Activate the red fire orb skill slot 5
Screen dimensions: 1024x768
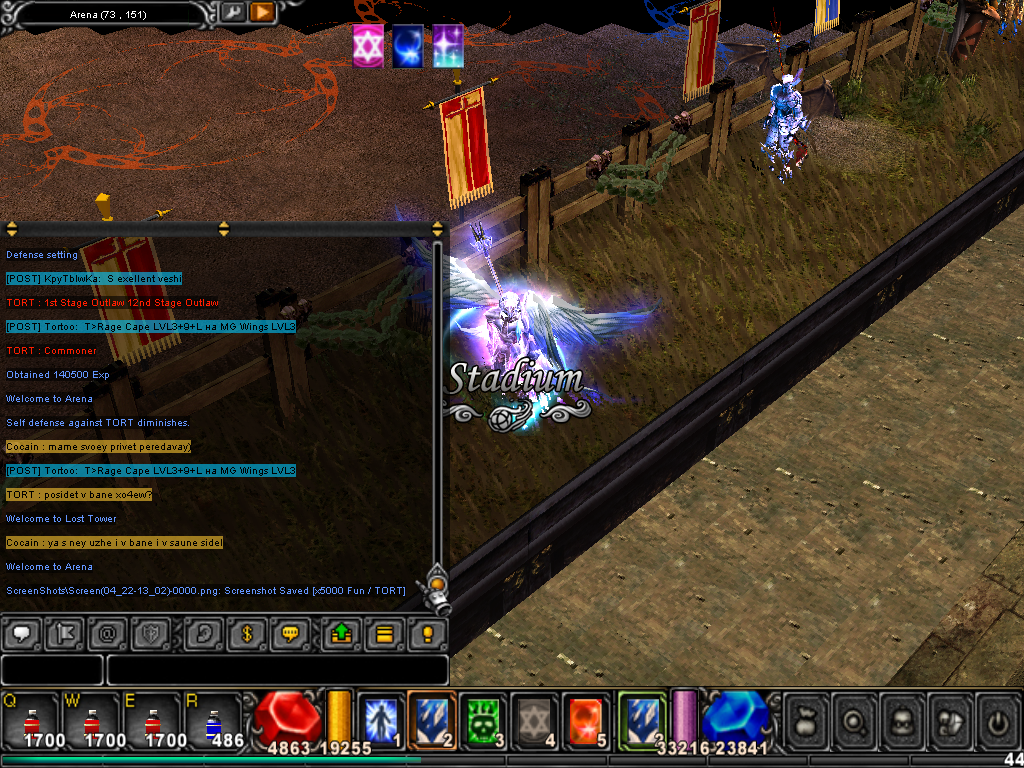[586, 719]
